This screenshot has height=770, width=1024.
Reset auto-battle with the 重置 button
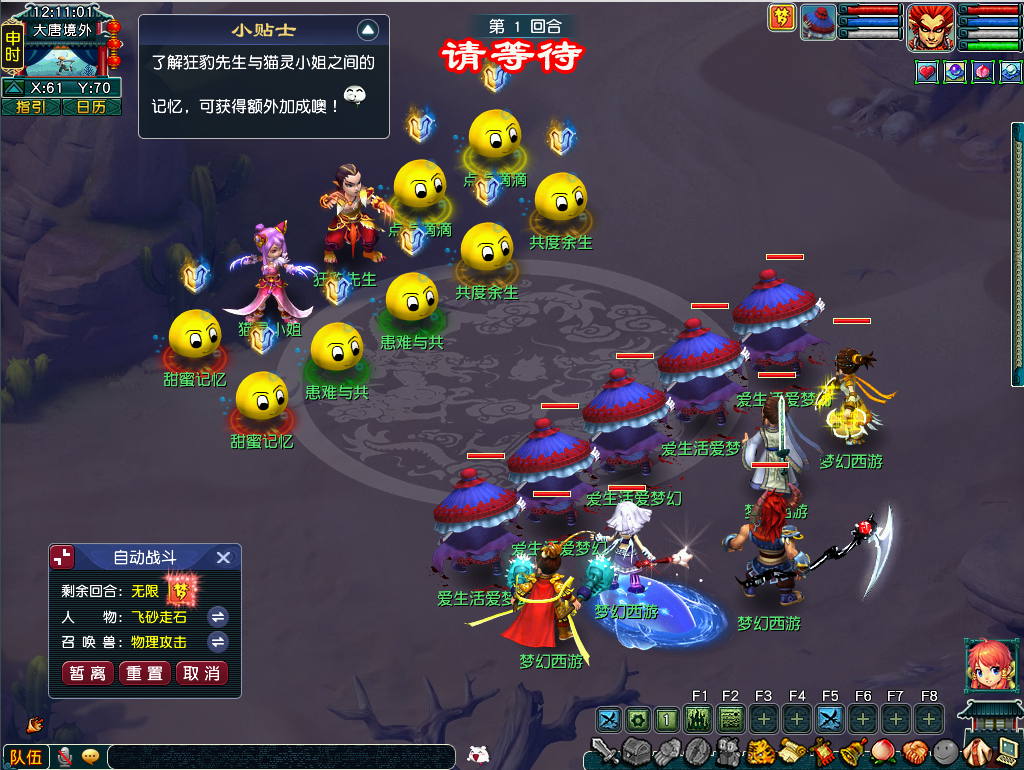point(145,673)
